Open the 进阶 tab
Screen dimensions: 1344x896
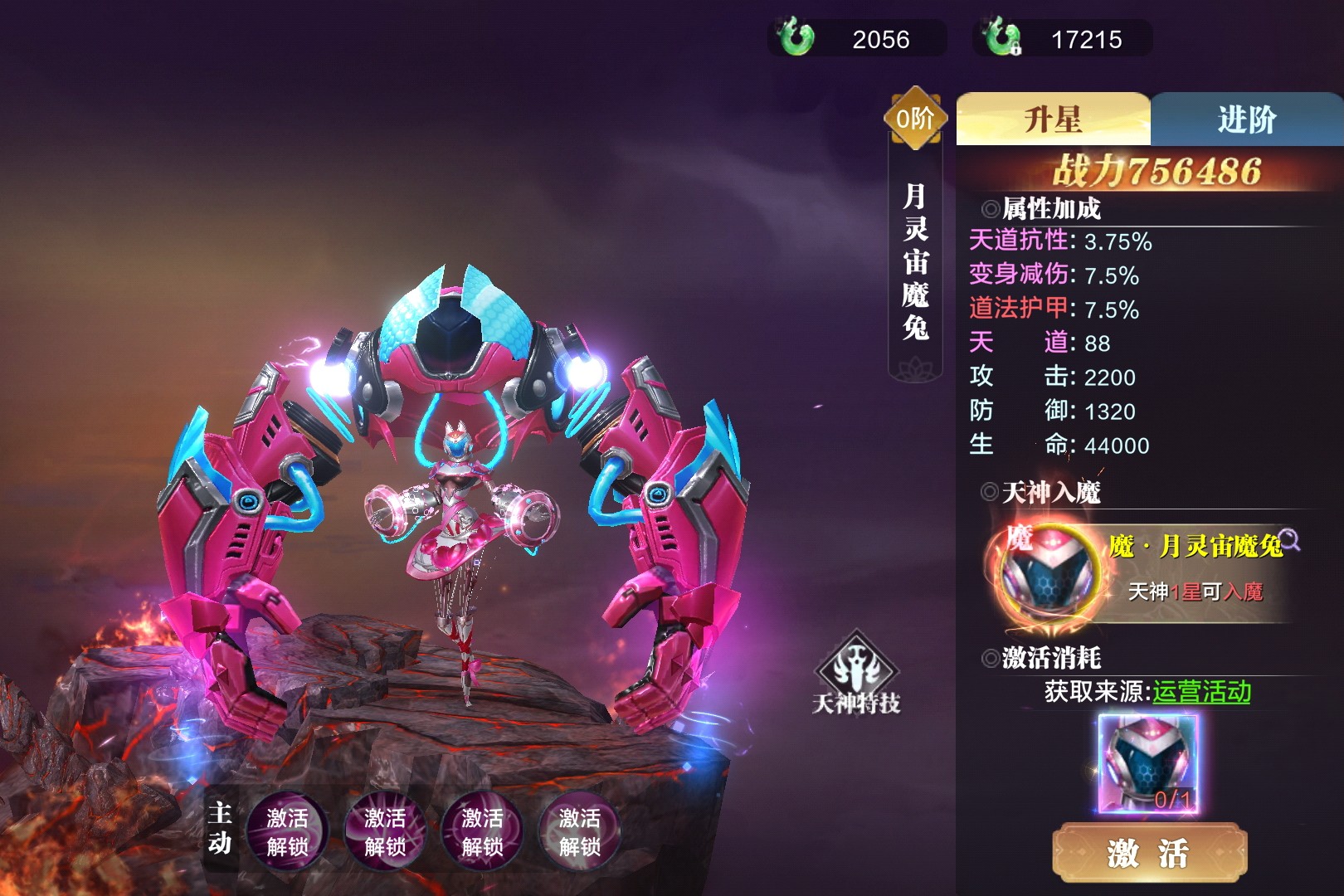pyautogui.click(x=1246, y=119)
